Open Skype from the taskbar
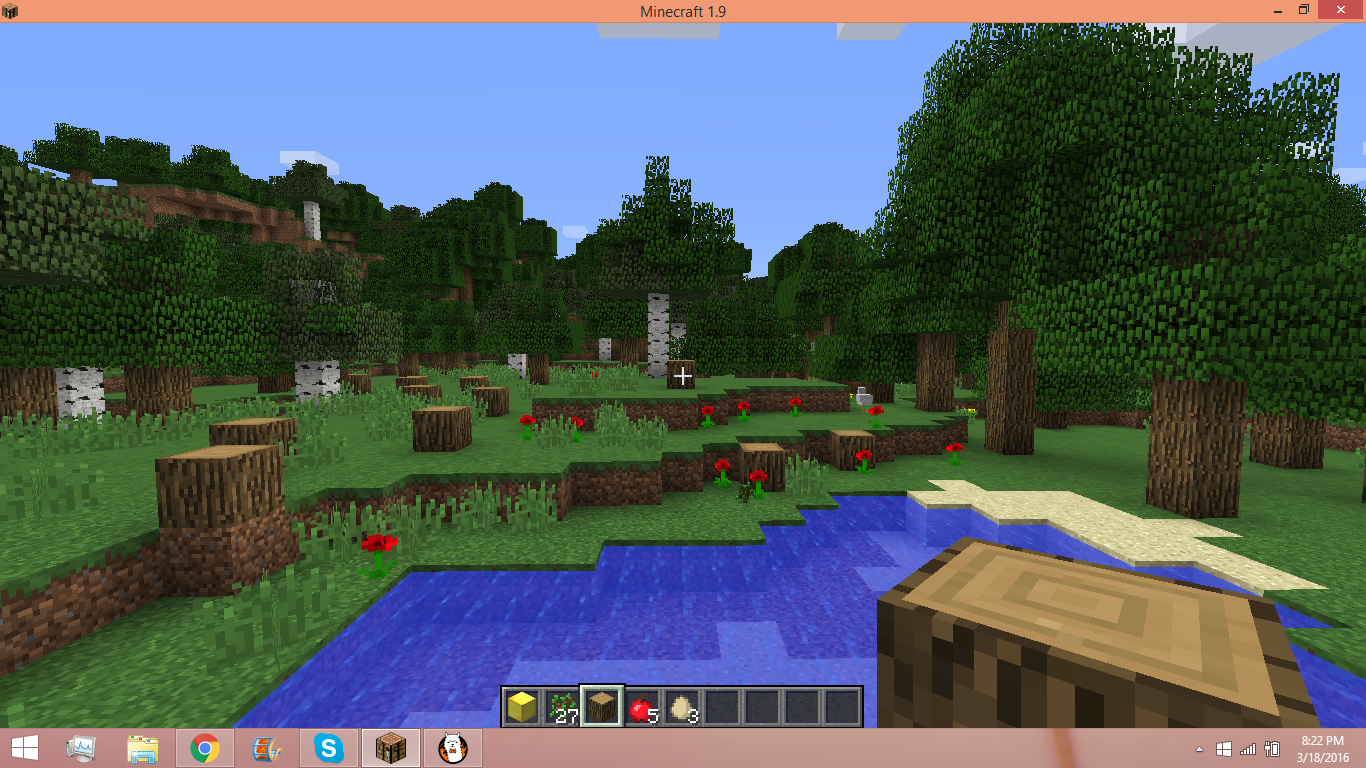This screenshot has width=1366, height=768. coord(328,748)
